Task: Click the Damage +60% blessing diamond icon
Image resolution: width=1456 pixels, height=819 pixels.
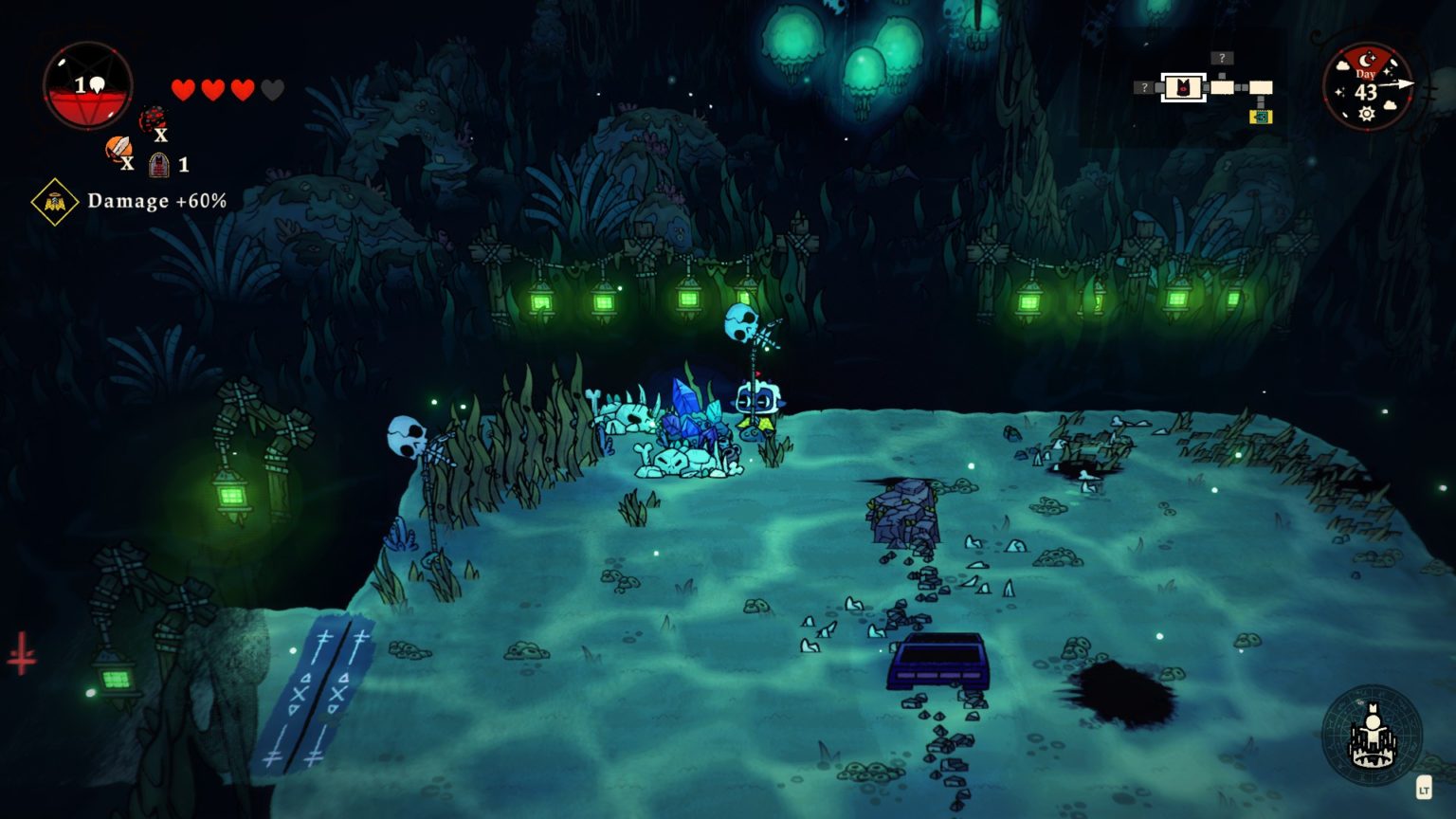Action: (x=54, y=200)
